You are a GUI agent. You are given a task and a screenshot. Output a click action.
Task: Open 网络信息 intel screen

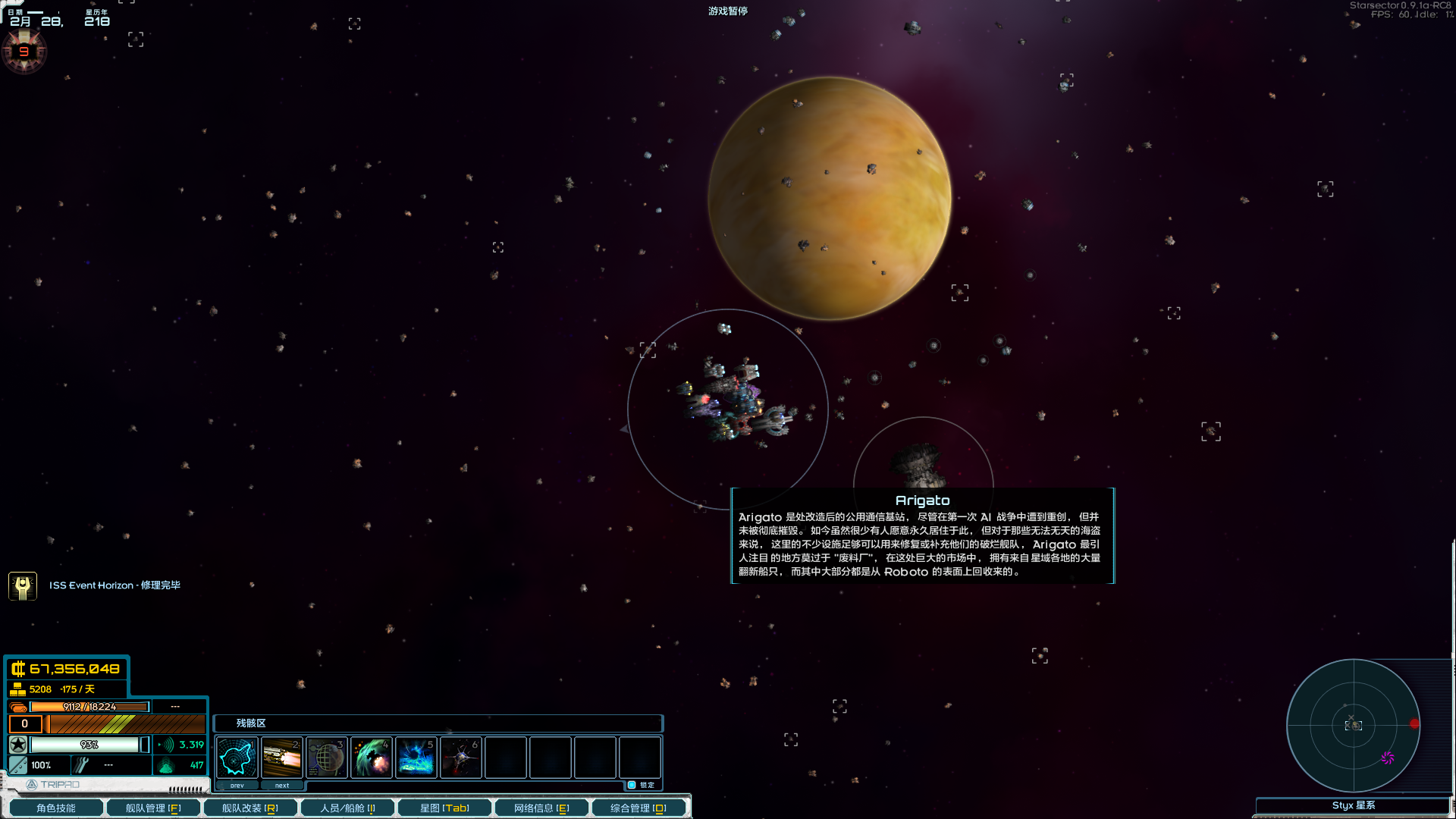[541, 808]
